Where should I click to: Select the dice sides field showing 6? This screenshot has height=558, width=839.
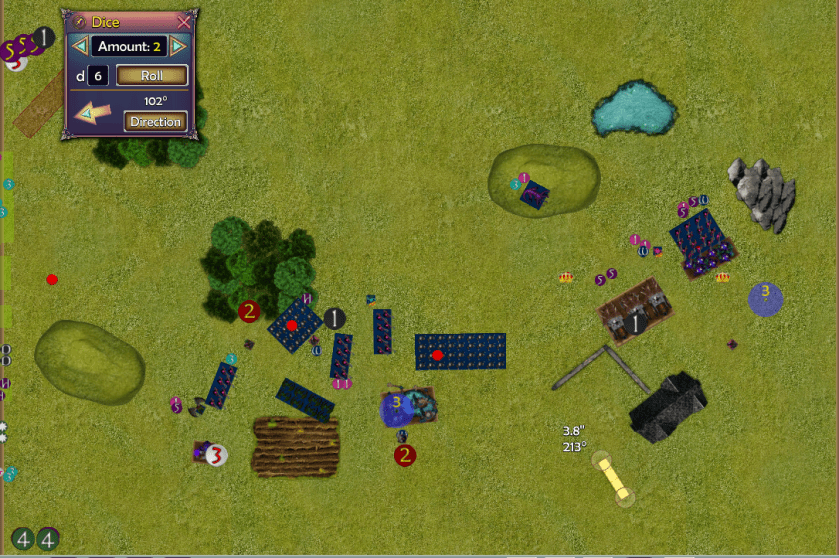click(98, 75)
